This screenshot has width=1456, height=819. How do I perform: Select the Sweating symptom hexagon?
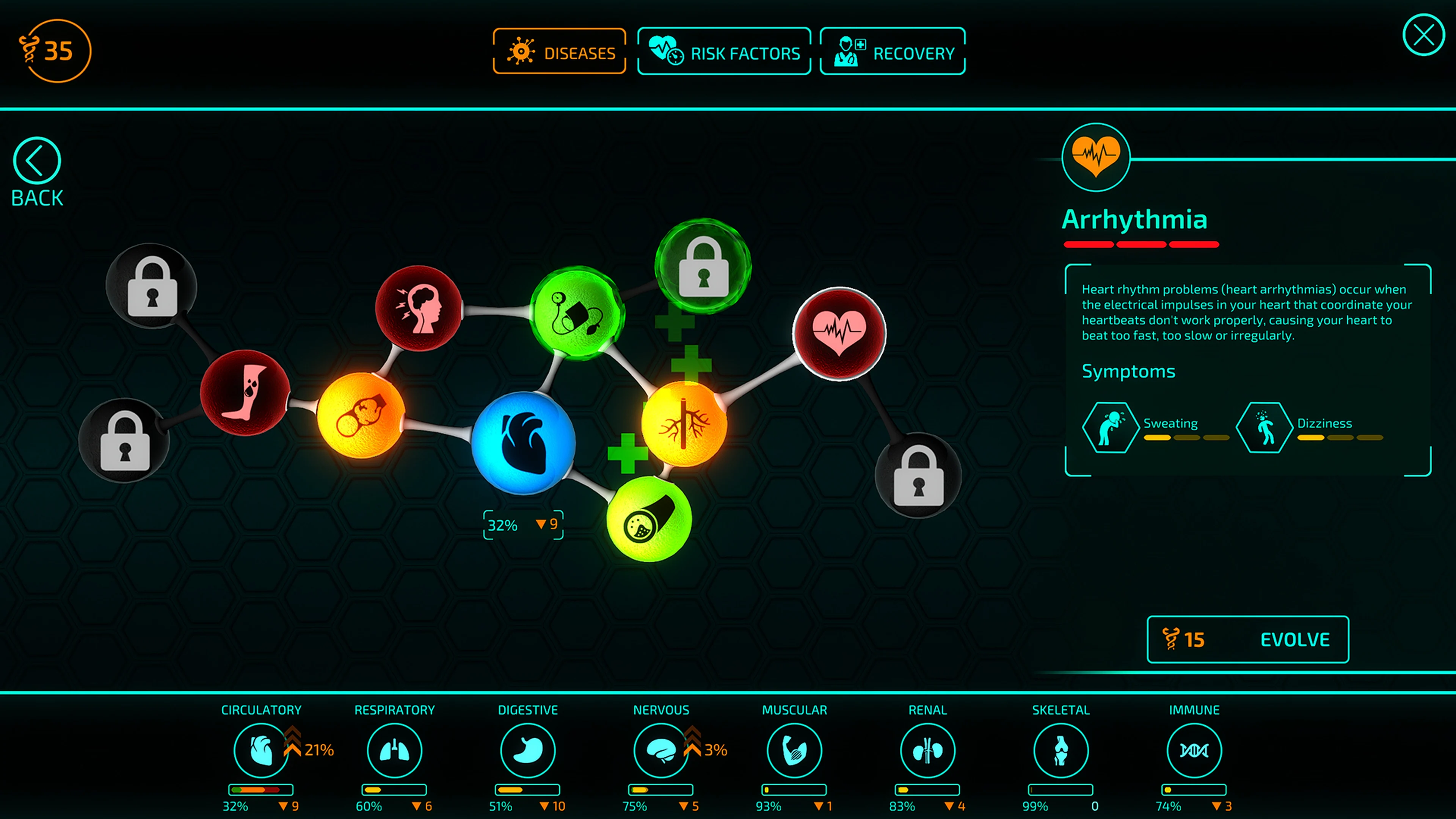pos(1111,428)
